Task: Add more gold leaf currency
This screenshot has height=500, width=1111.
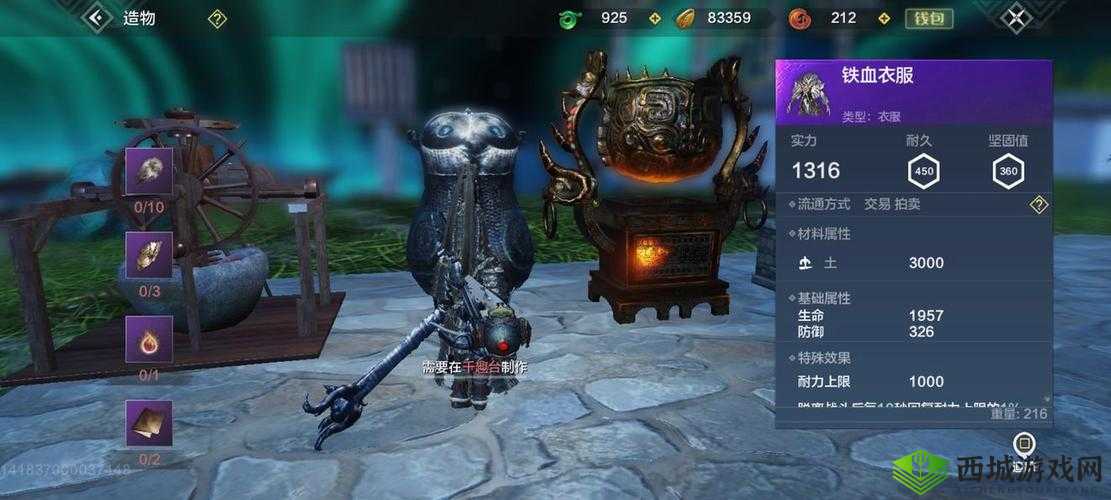Action: click(x=772, y=18)
